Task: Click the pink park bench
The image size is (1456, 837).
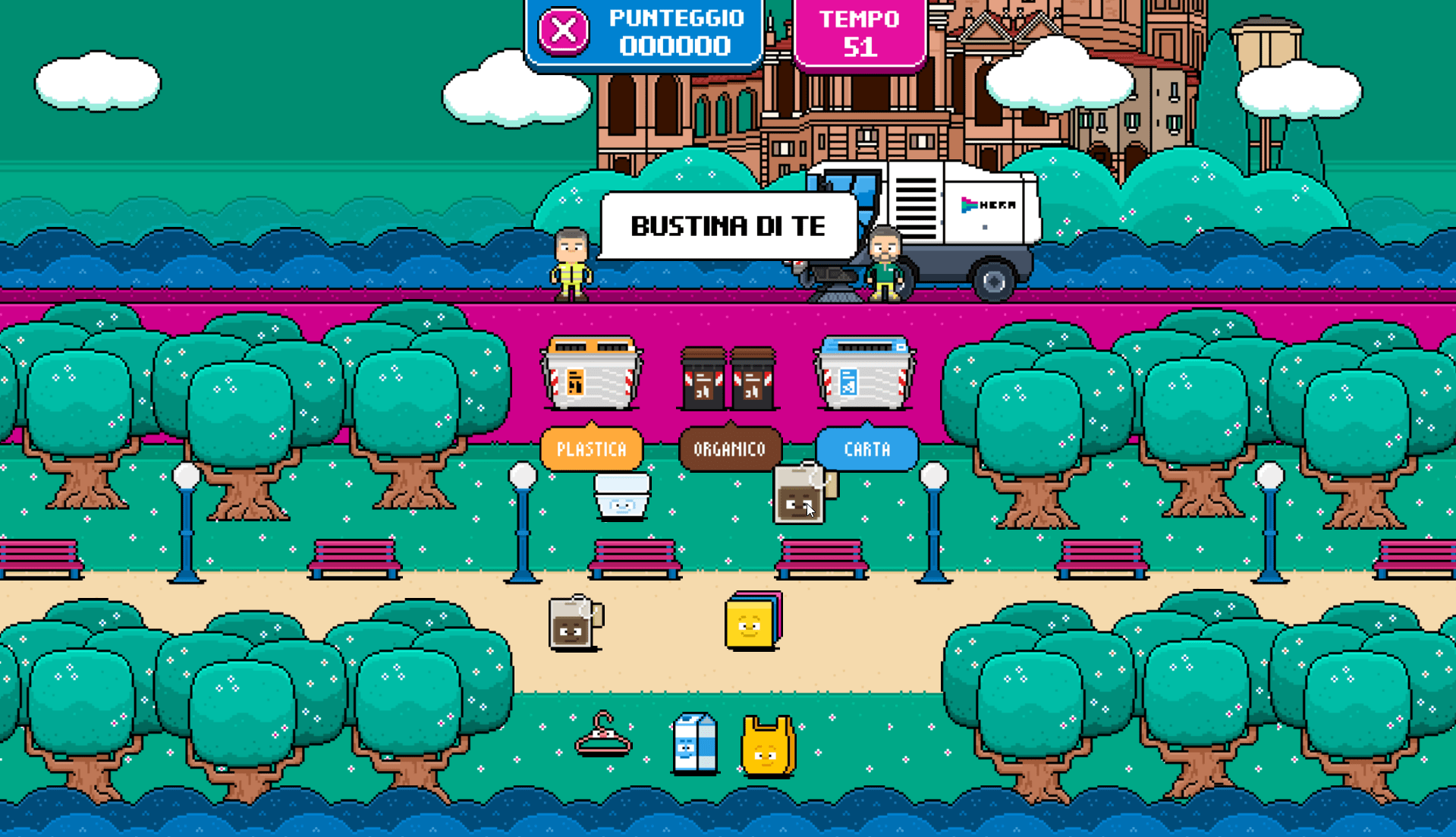Action: pos(635,559)
